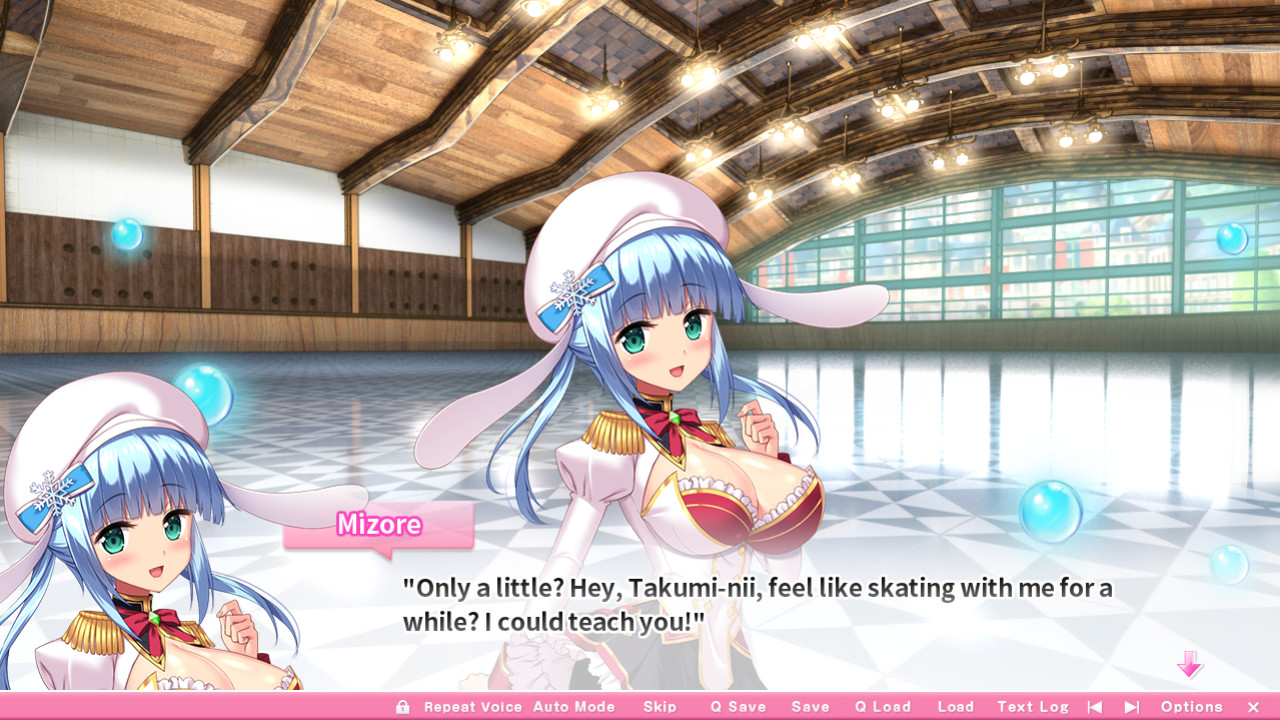Open the Load screen
1280x720 pixels.
(954, 706)
